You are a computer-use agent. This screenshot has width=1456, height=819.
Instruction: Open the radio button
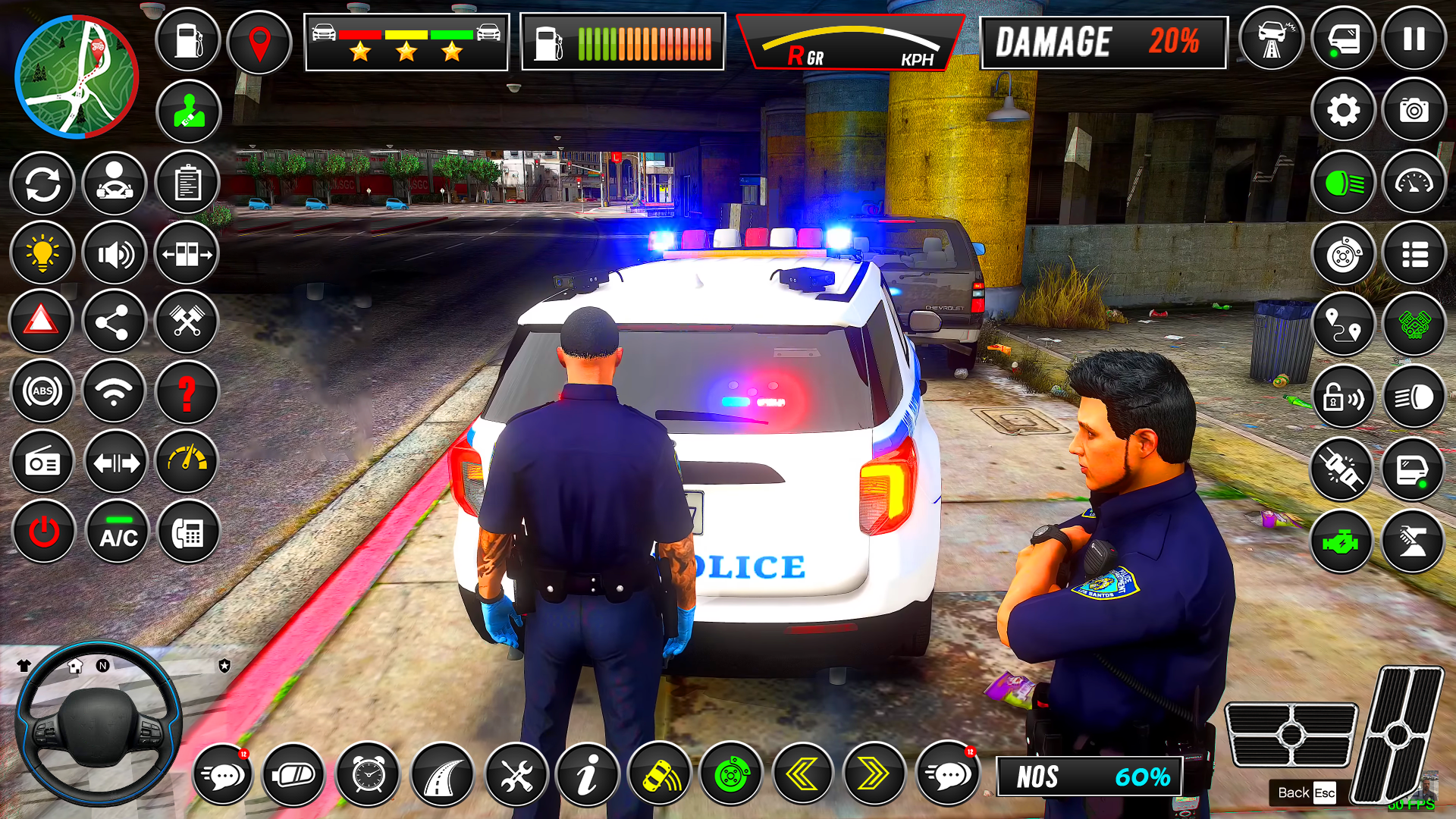point(42,463)
